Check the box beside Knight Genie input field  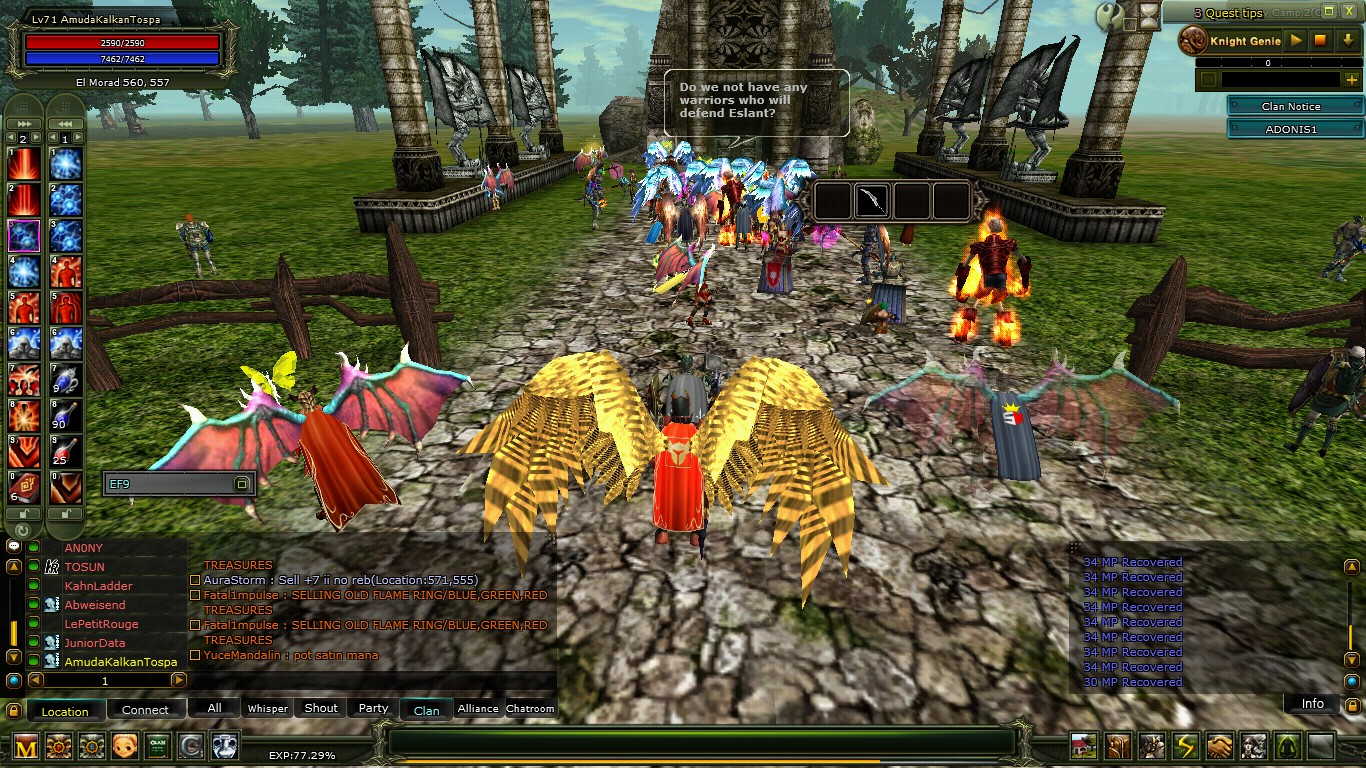1208,78
